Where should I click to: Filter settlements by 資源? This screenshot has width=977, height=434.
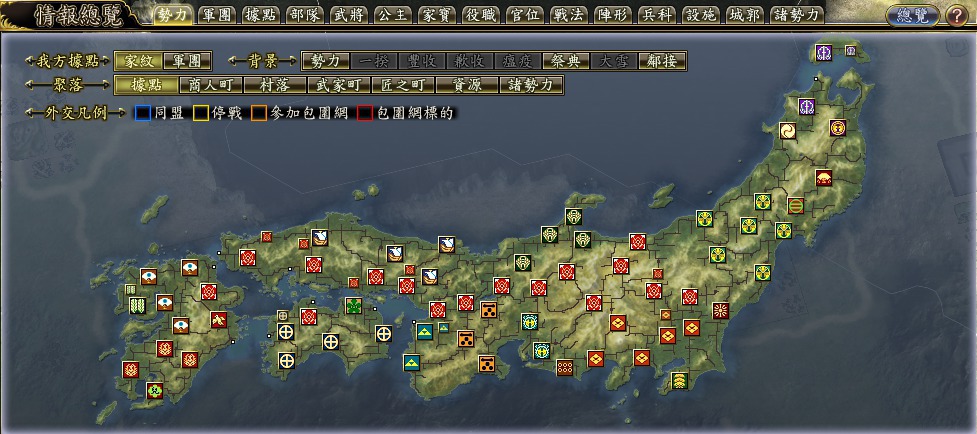pyautogui.click(x=465, y=85)
